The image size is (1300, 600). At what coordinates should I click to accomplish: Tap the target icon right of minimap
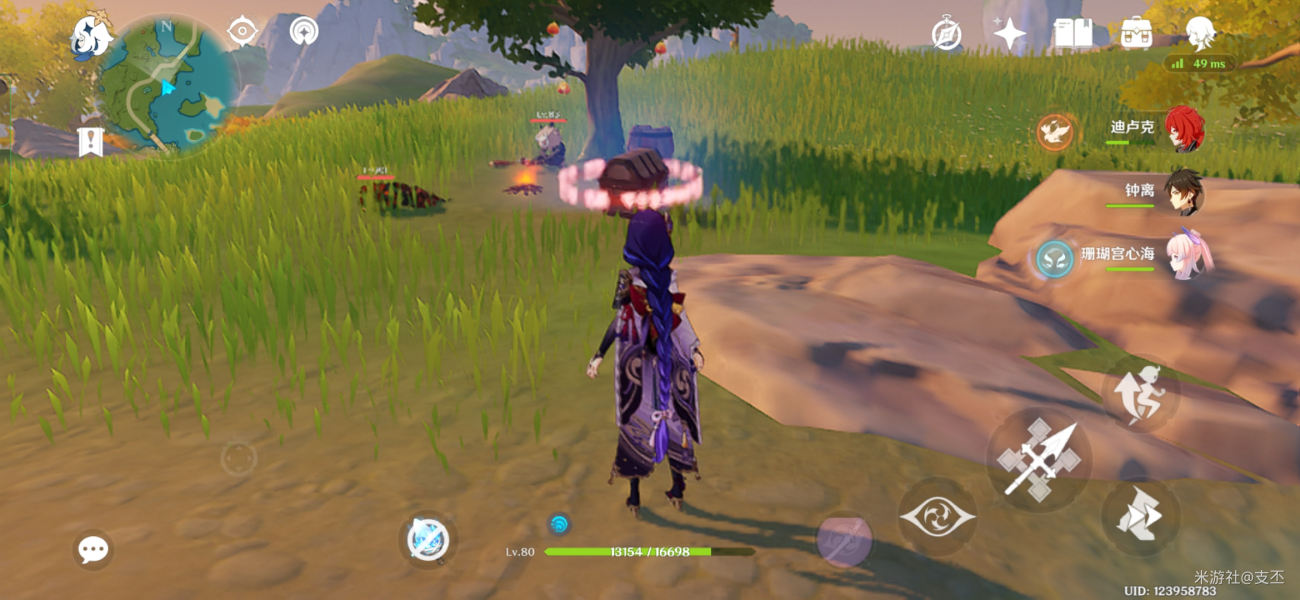242,32
